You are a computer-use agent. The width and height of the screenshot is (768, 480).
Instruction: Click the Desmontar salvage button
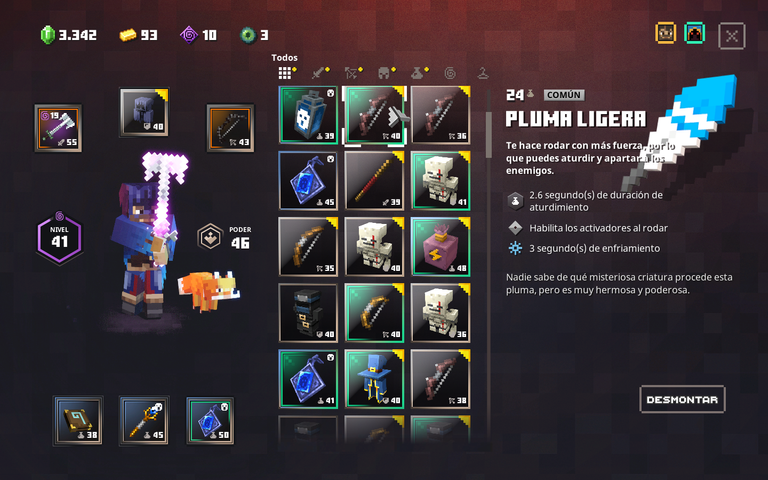coord(682,399)
